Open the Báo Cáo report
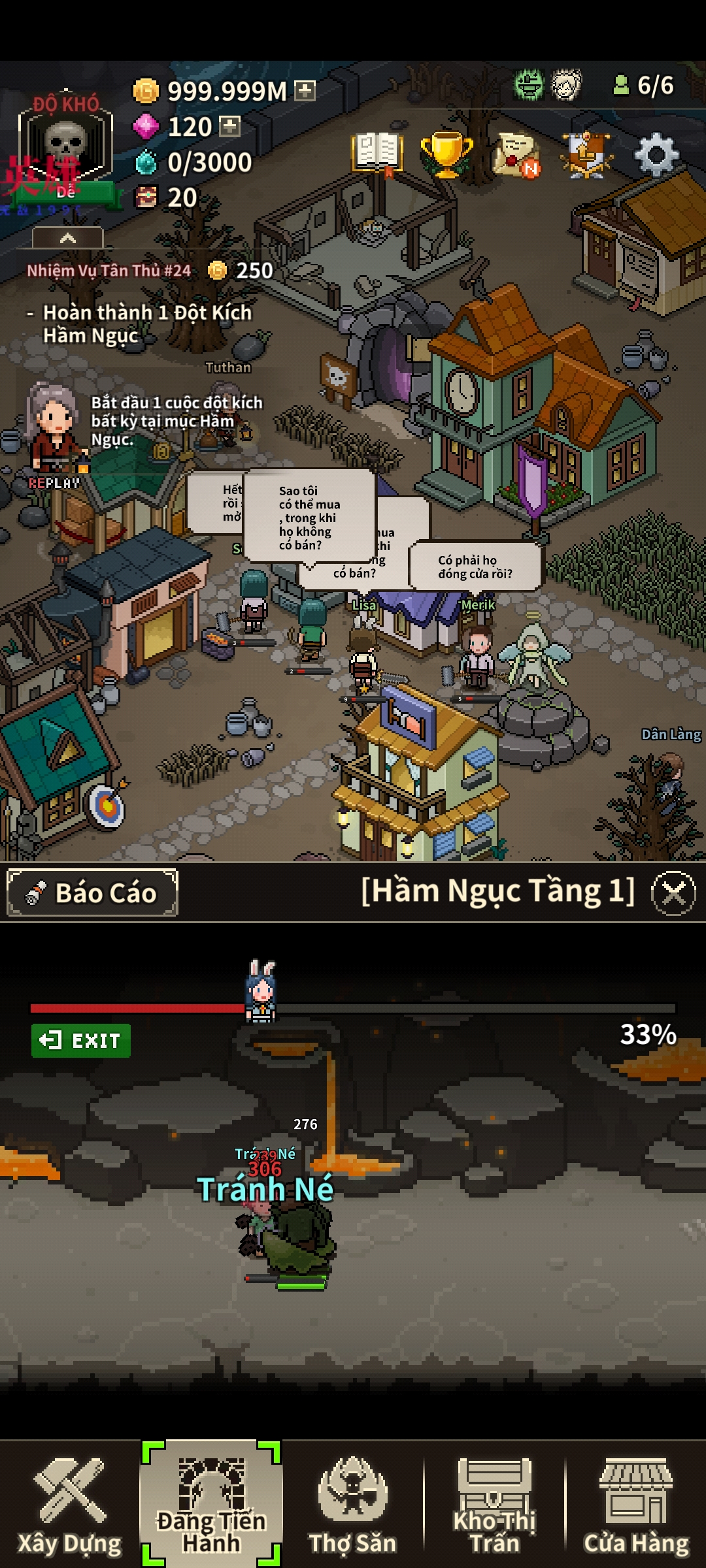The width and height of the screenshot is (706, 1568). click(93, 892)
